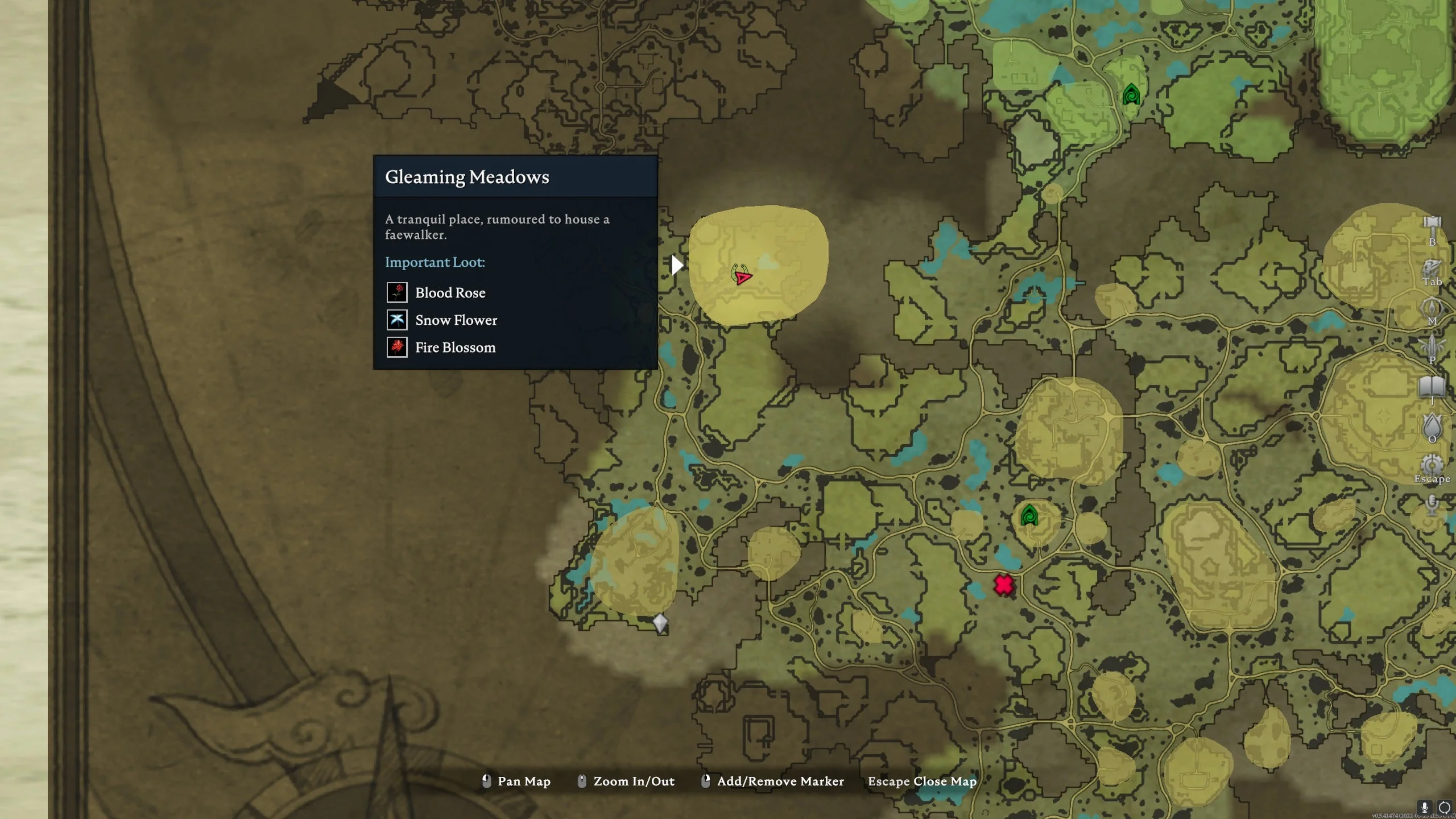The image size is (1456, 819).
Task: Click the player position arrow in Gleaming Meadows
Action: [743, 278]
